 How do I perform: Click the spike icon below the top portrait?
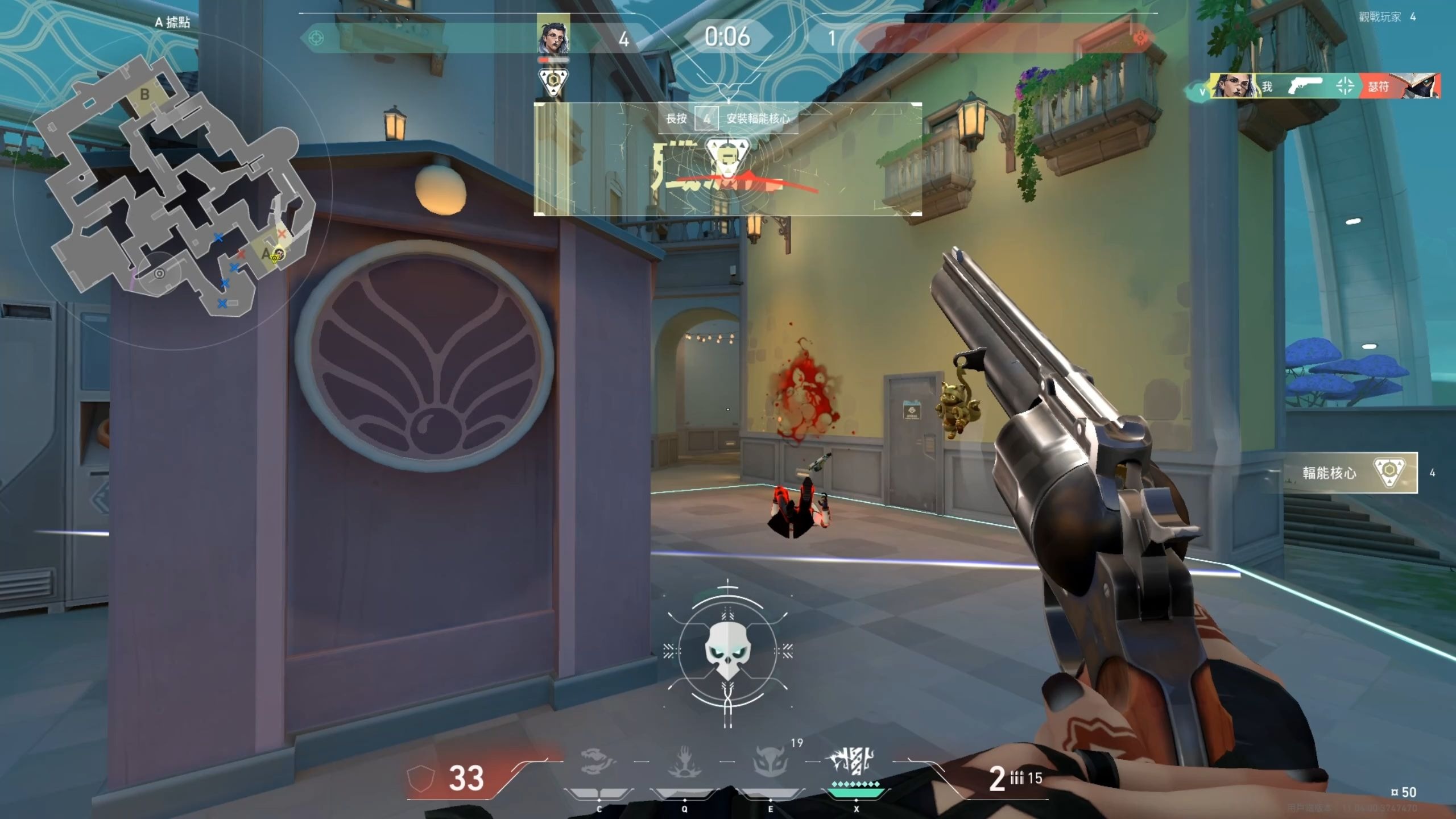tap(553, 82)
